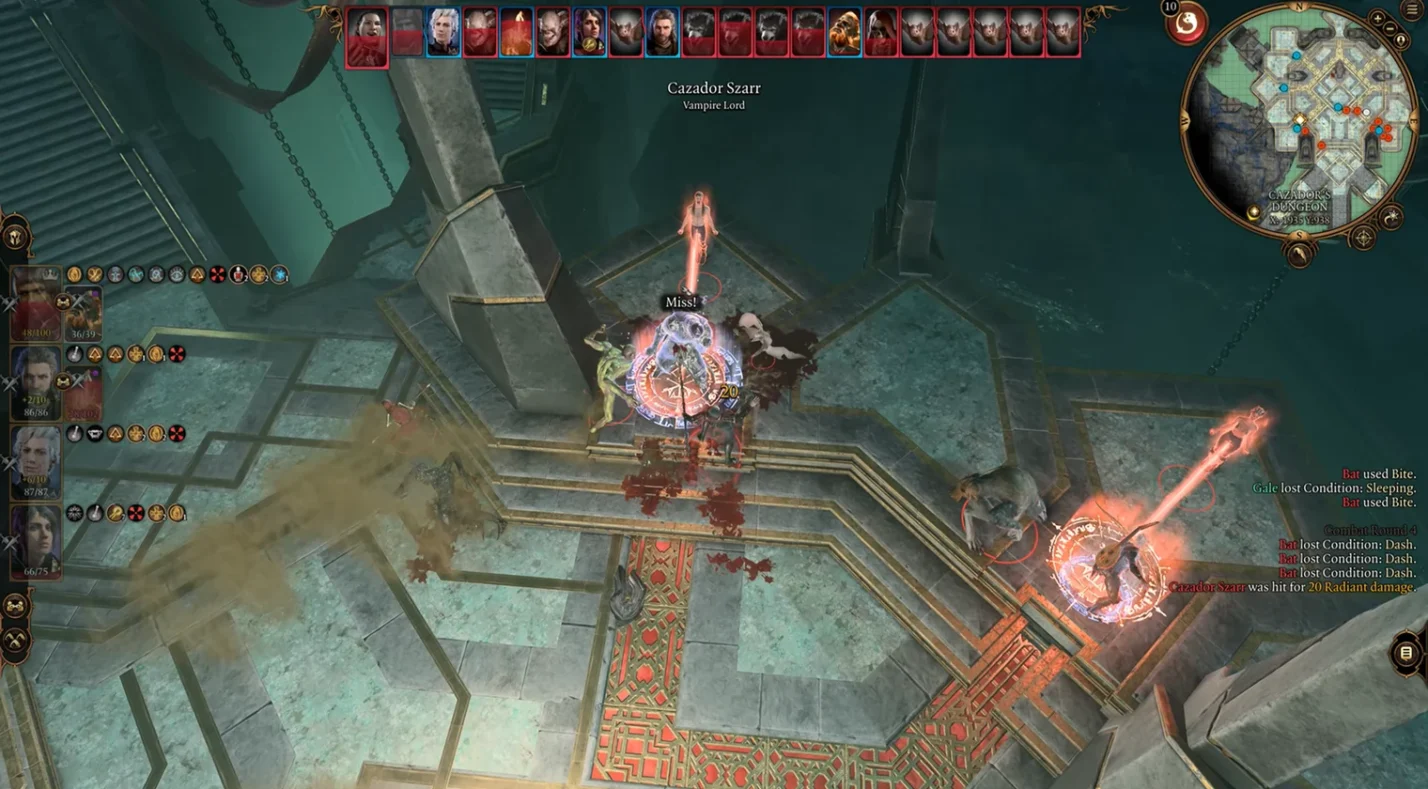The width and height of the screenshot is (1428, 789).
Task: Toggle the group chain-link button below portraits
Action: (x=16, y=607)
